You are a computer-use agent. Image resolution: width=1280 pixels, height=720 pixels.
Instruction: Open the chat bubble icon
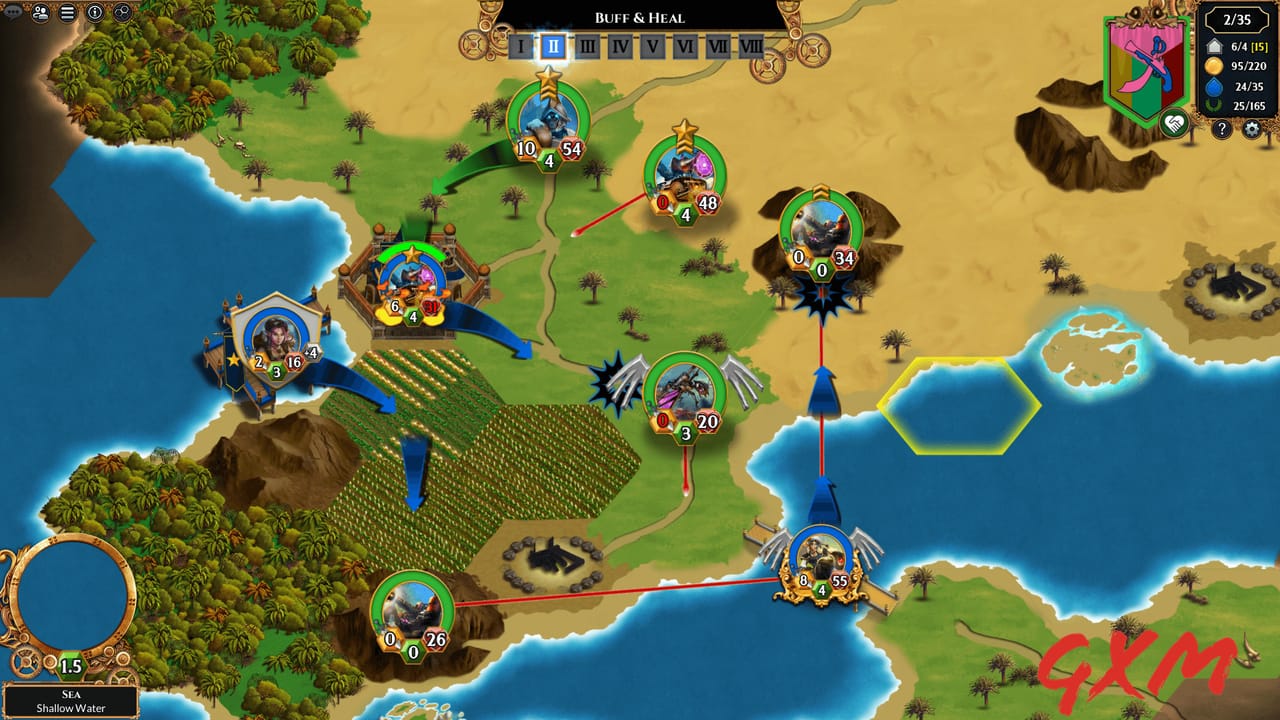11,12
